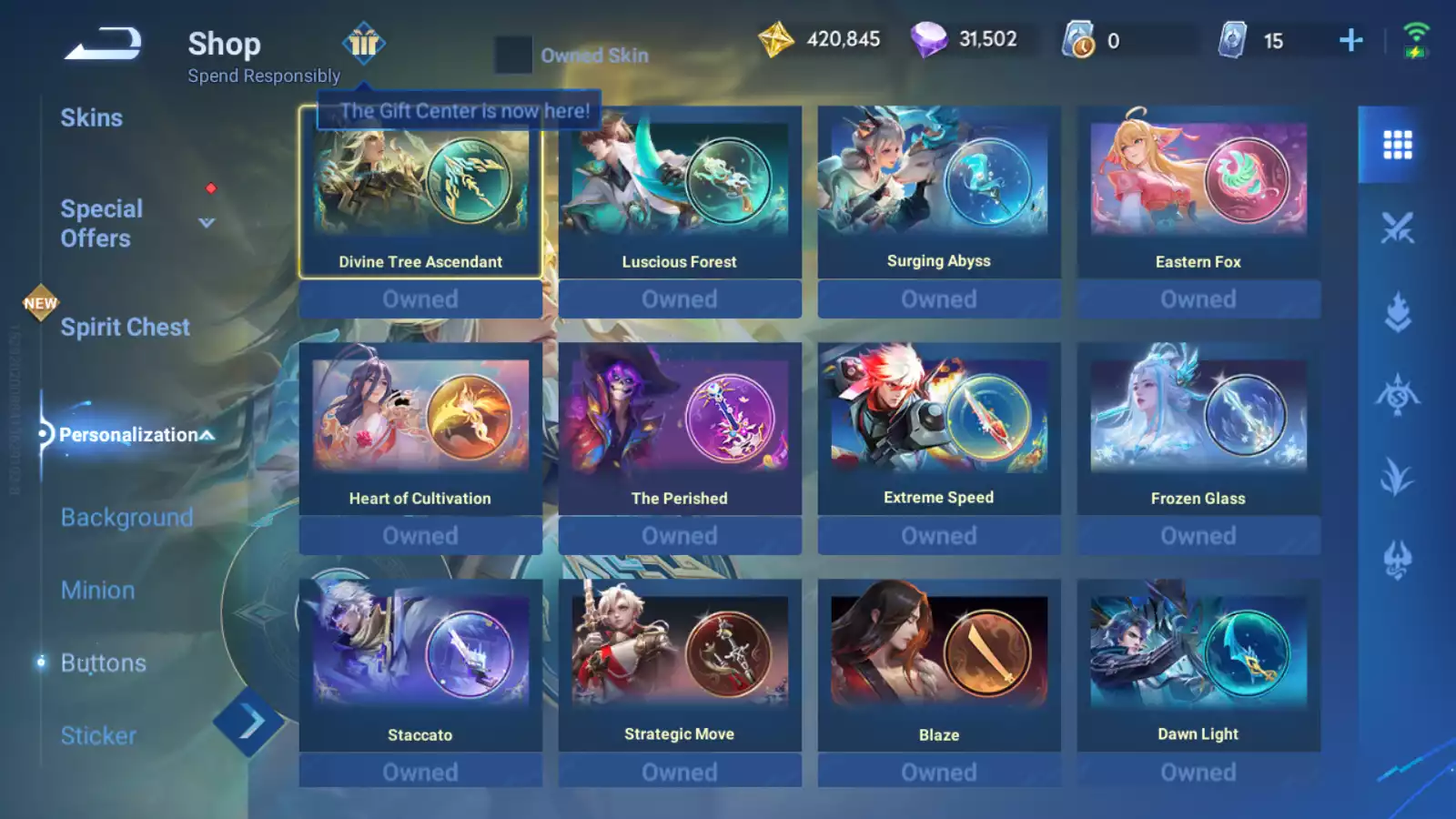Open the Skins shop category

[x=91, y=117]
